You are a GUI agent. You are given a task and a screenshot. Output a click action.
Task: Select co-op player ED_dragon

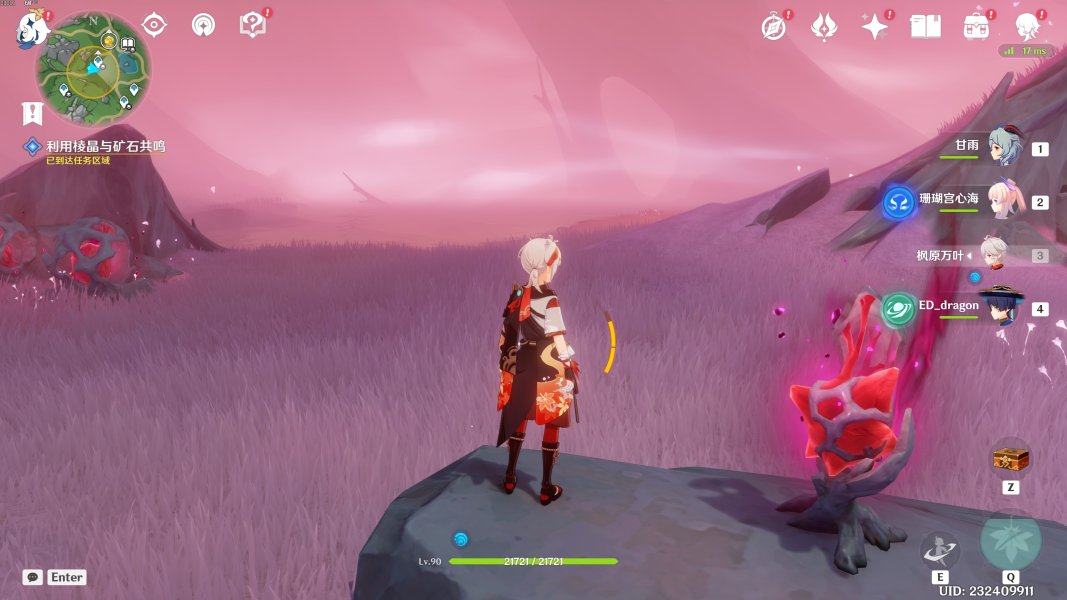pyautogui.click(x=1002, y=307)
